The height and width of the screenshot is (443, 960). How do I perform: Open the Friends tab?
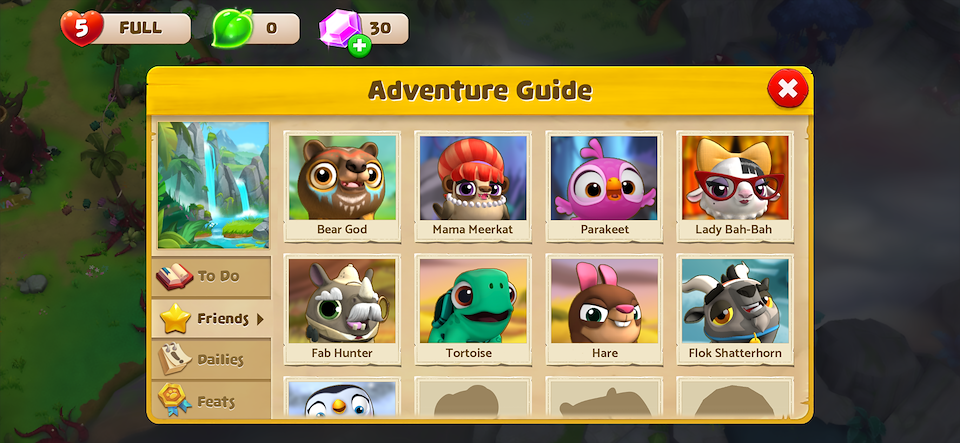click(212, 319)
